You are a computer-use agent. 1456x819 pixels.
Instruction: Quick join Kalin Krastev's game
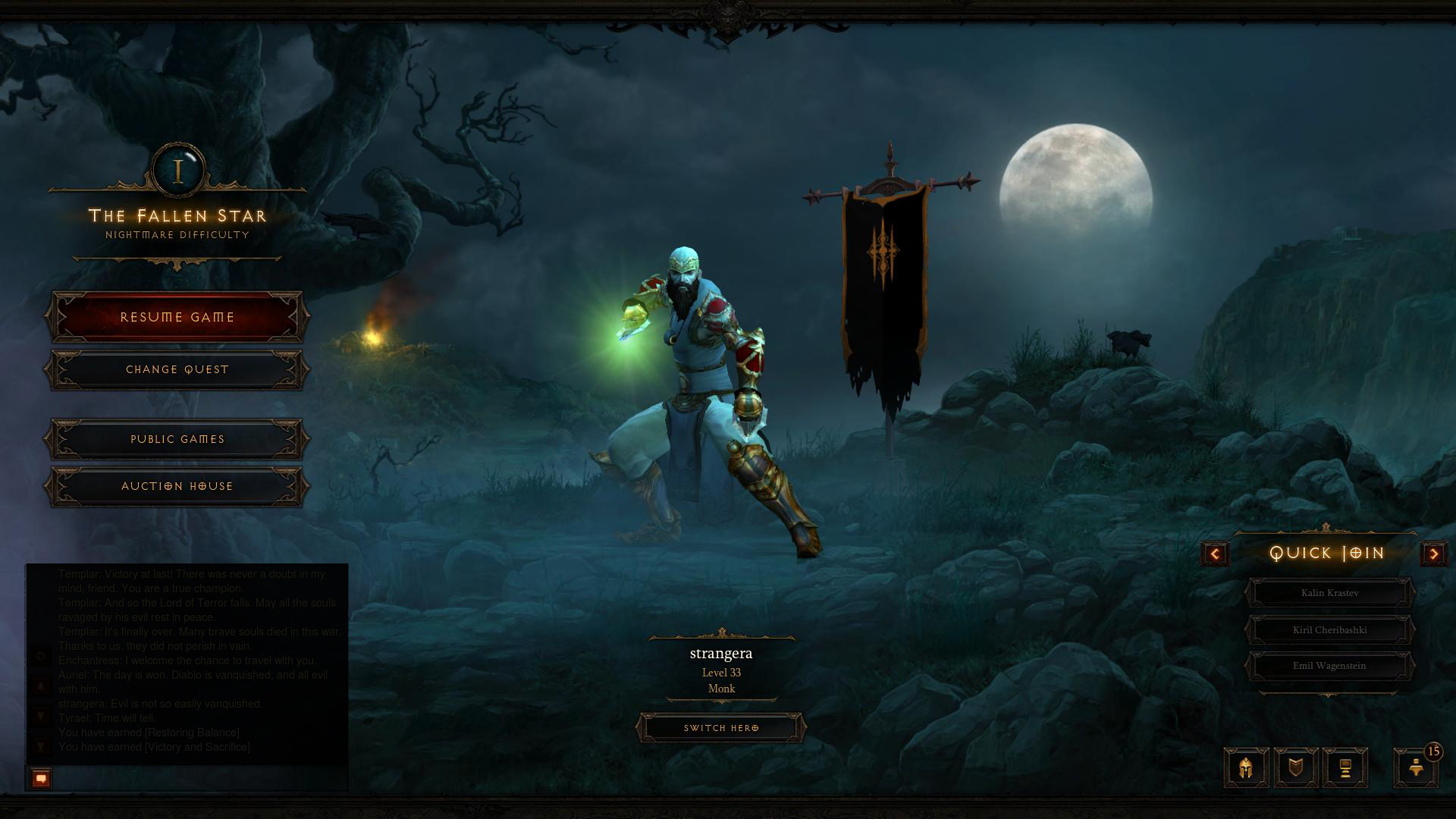[1329, 593]
